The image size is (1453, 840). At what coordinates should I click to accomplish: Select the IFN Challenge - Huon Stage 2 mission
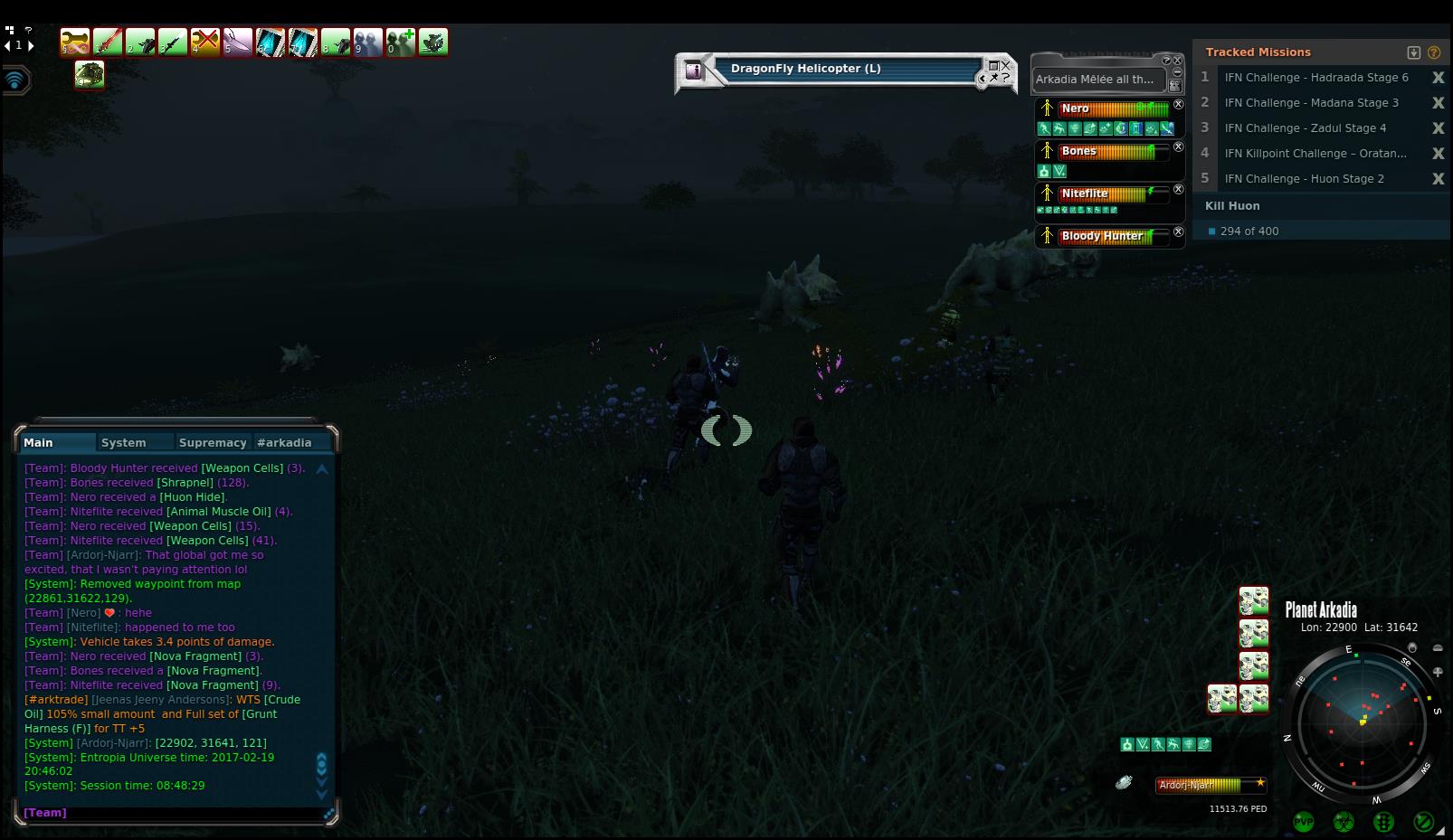(x=1304, y=179)
